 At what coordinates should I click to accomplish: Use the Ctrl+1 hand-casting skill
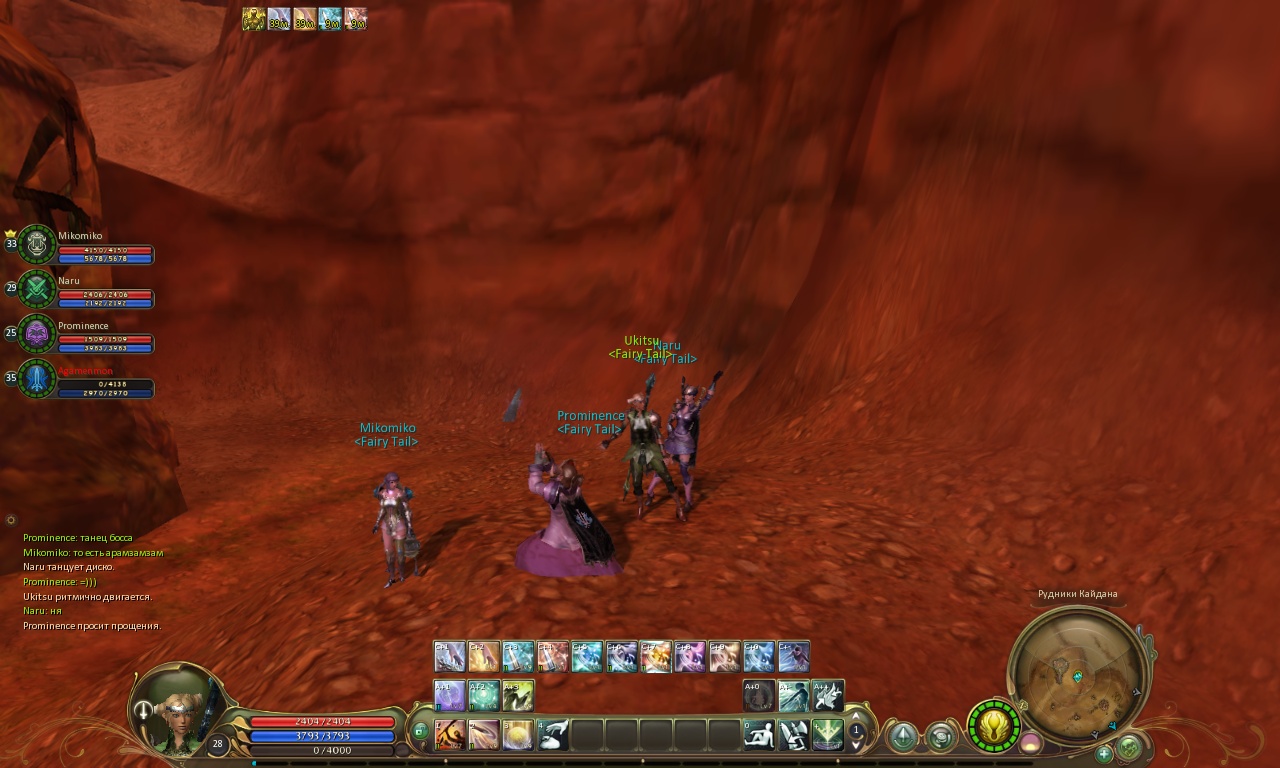coord(449,657)
